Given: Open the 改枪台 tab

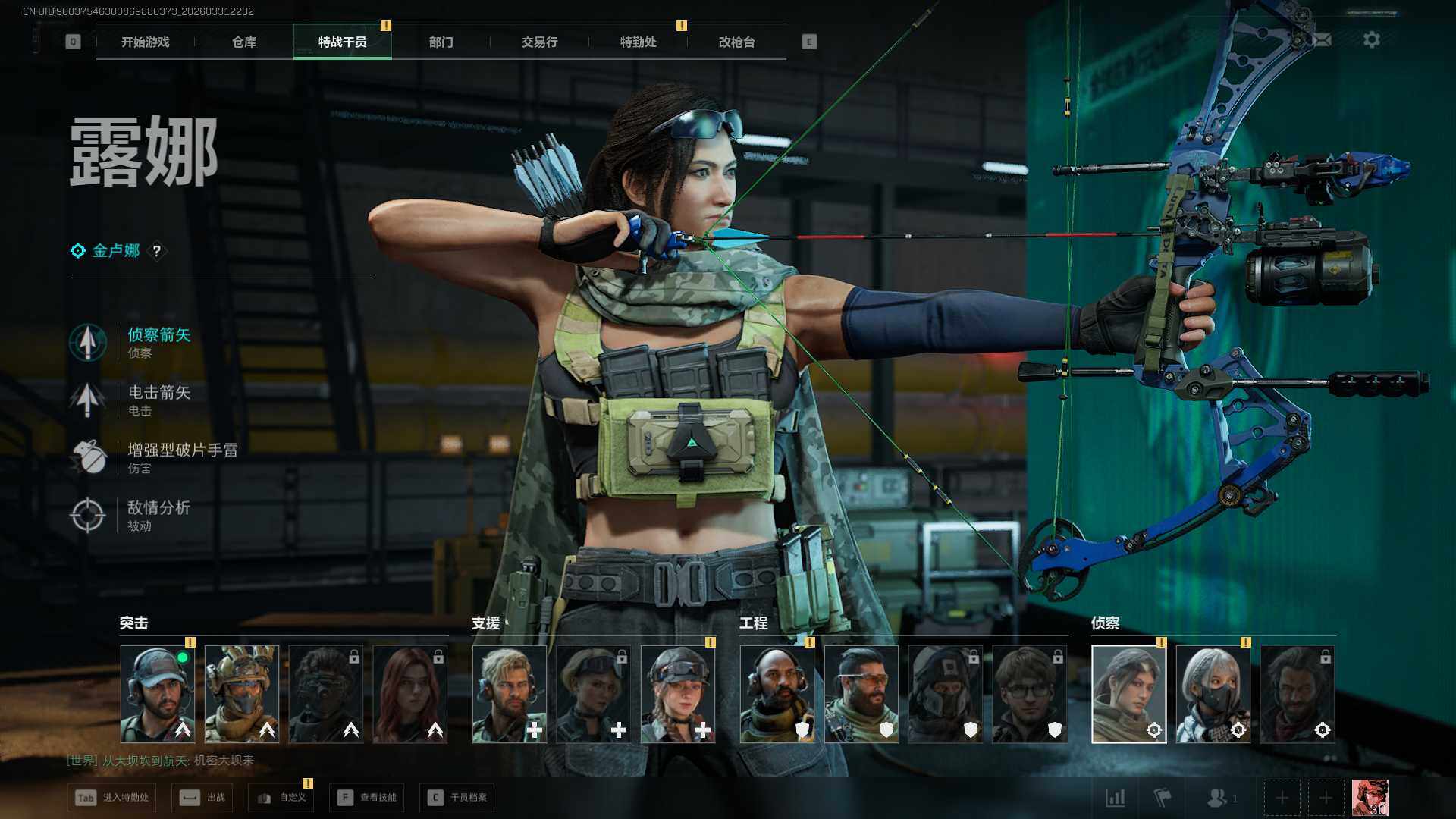Looking at the screenshot, I should (x=736, y=42).
